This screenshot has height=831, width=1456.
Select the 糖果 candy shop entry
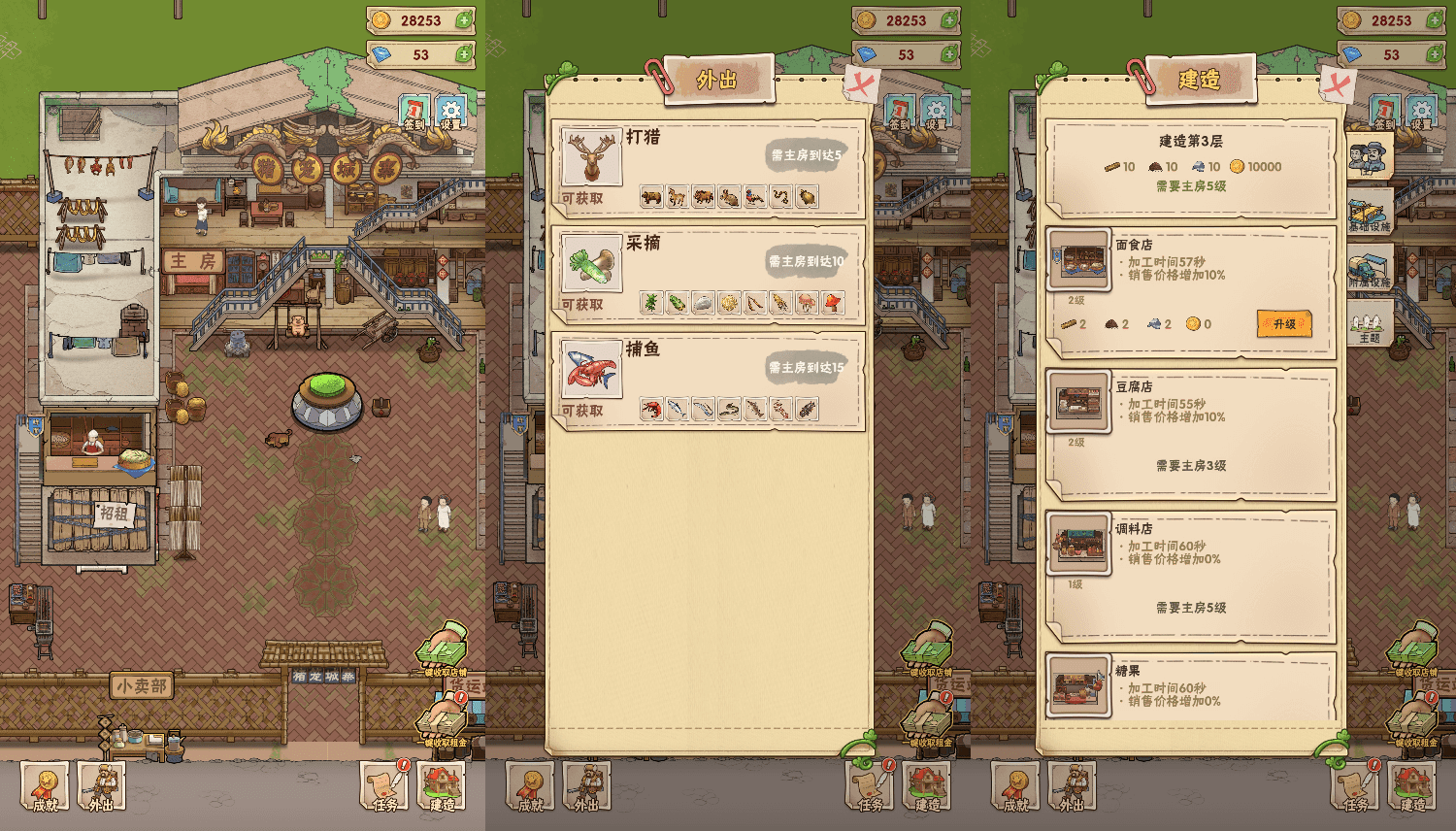coord(1190,687)
